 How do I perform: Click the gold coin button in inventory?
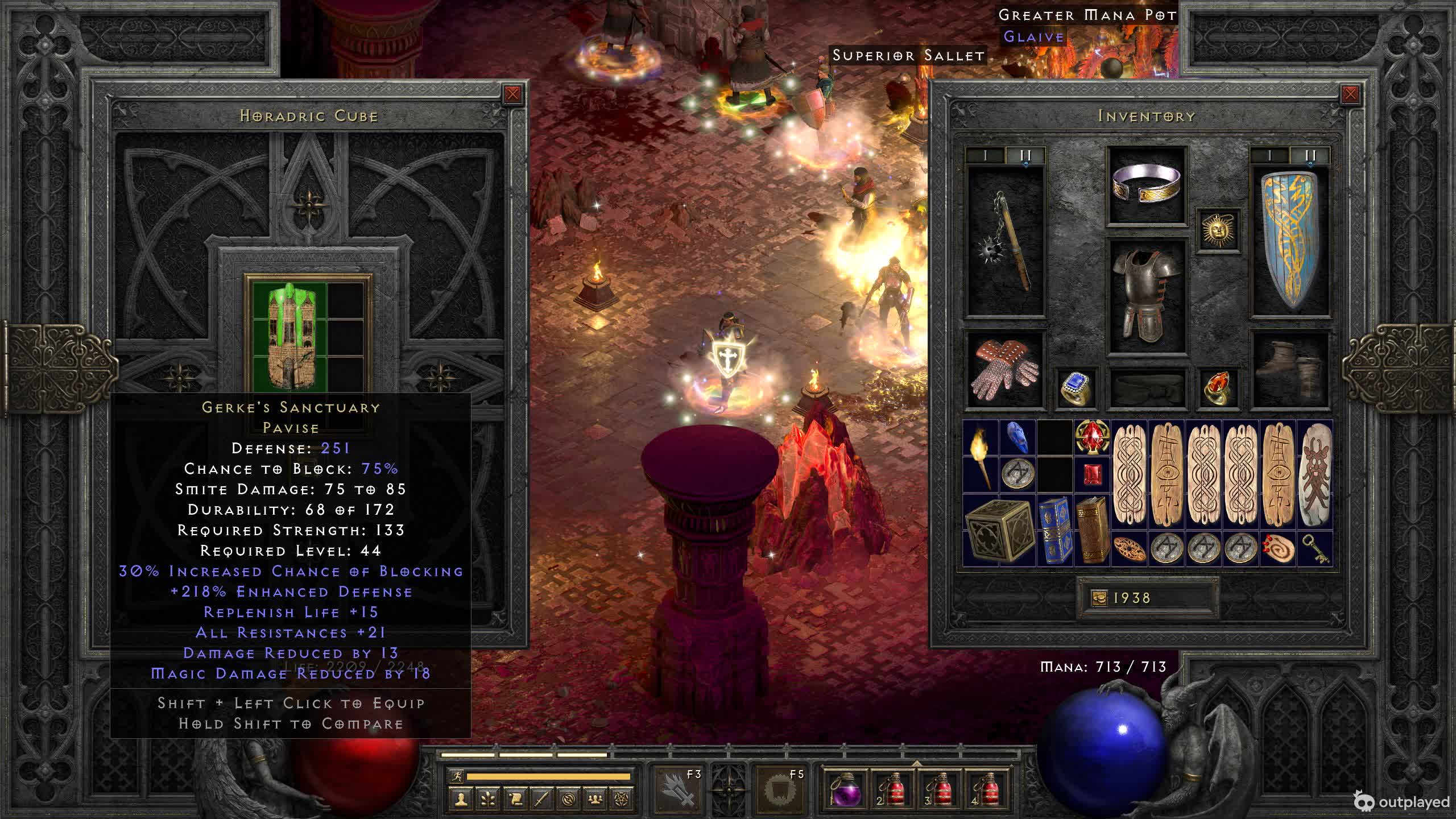point(1099,598)
